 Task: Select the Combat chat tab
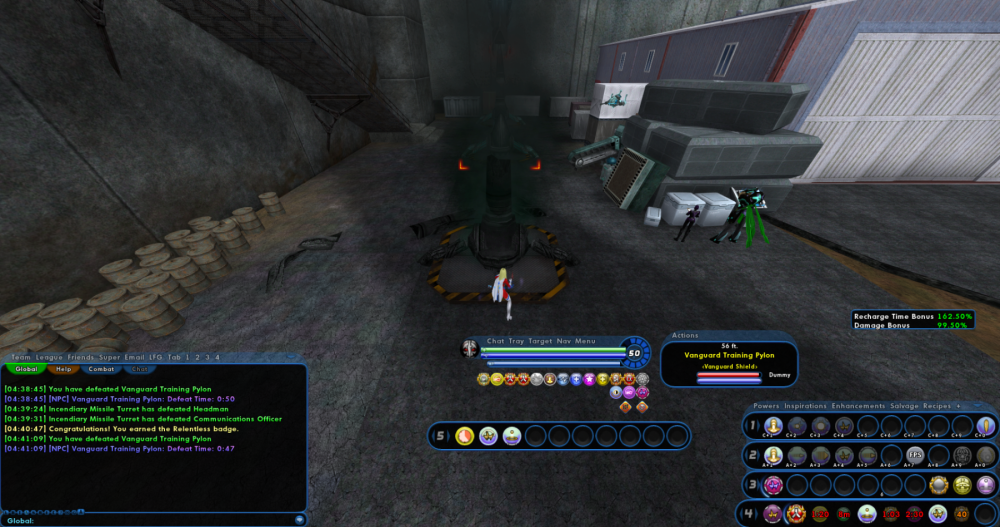pyautogui.click(x=101, y=369)
